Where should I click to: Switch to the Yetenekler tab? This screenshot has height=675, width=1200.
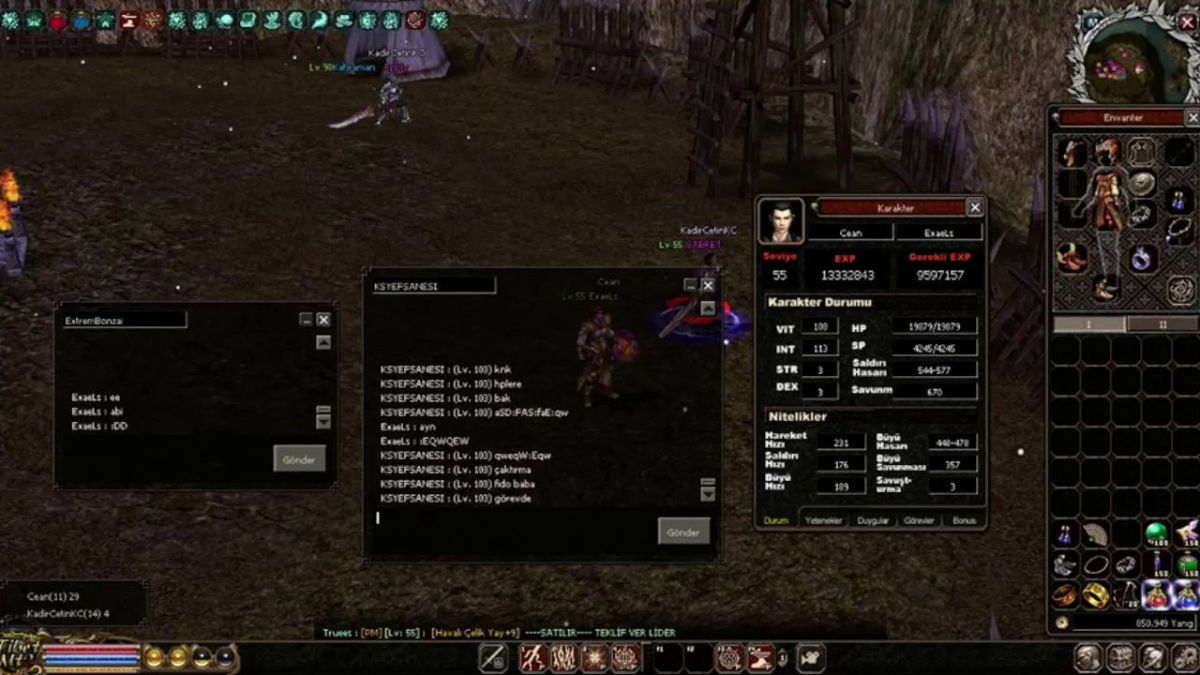coord(825,521)
